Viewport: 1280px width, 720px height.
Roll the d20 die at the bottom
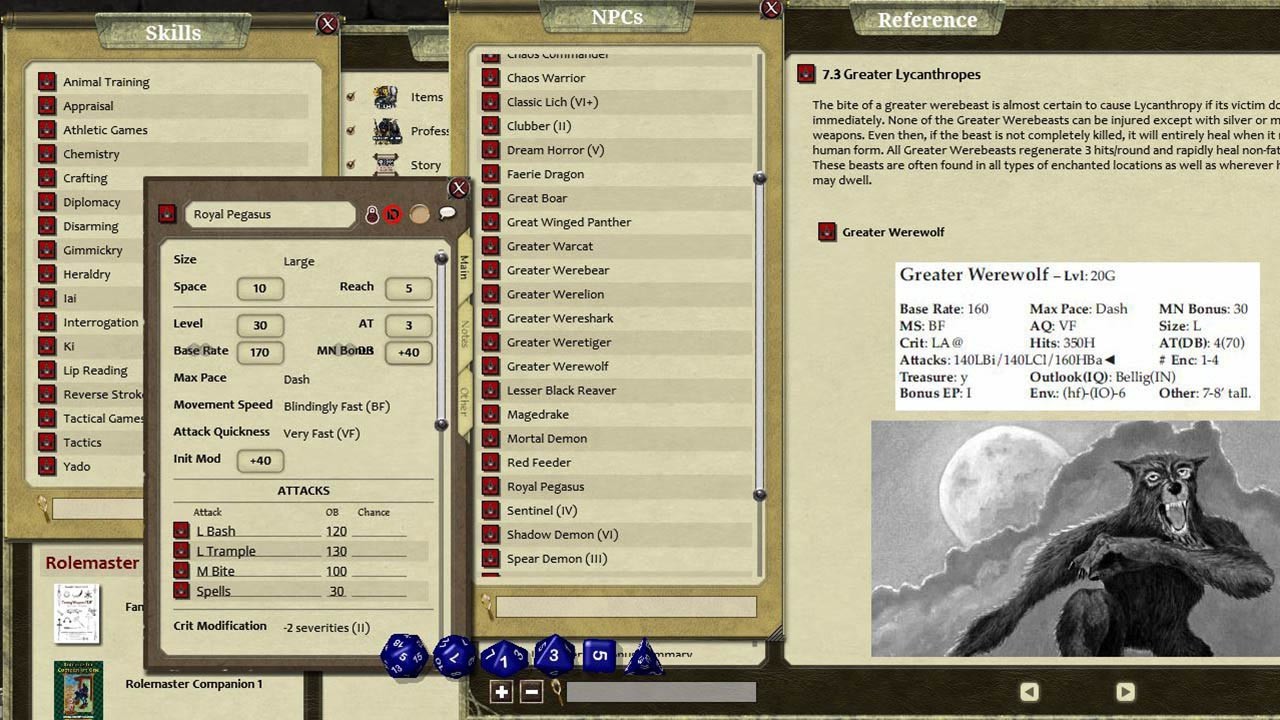click(x=403, y=658)
